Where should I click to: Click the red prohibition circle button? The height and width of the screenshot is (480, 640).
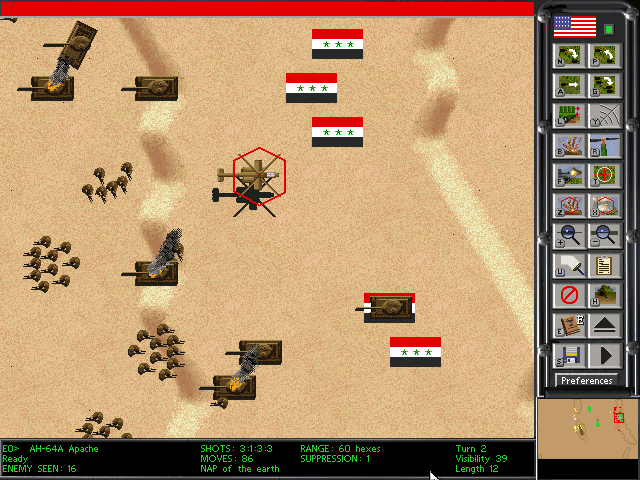568,296
